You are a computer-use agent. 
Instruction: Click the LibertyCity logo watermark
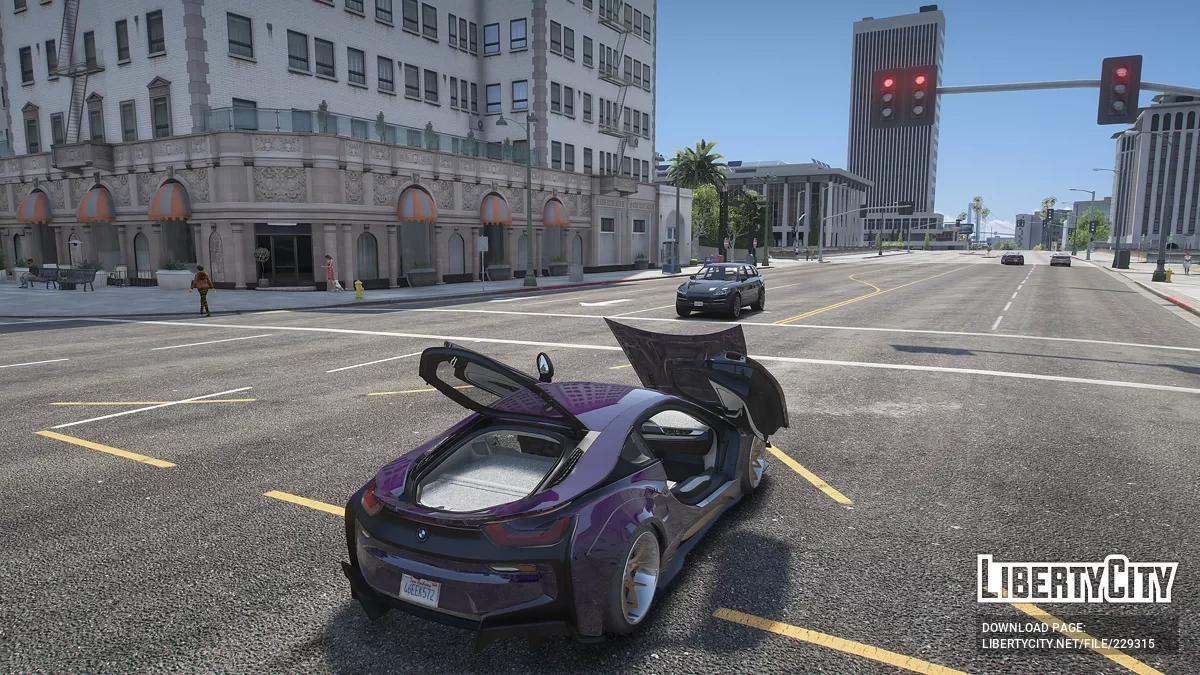[1076, 580]
